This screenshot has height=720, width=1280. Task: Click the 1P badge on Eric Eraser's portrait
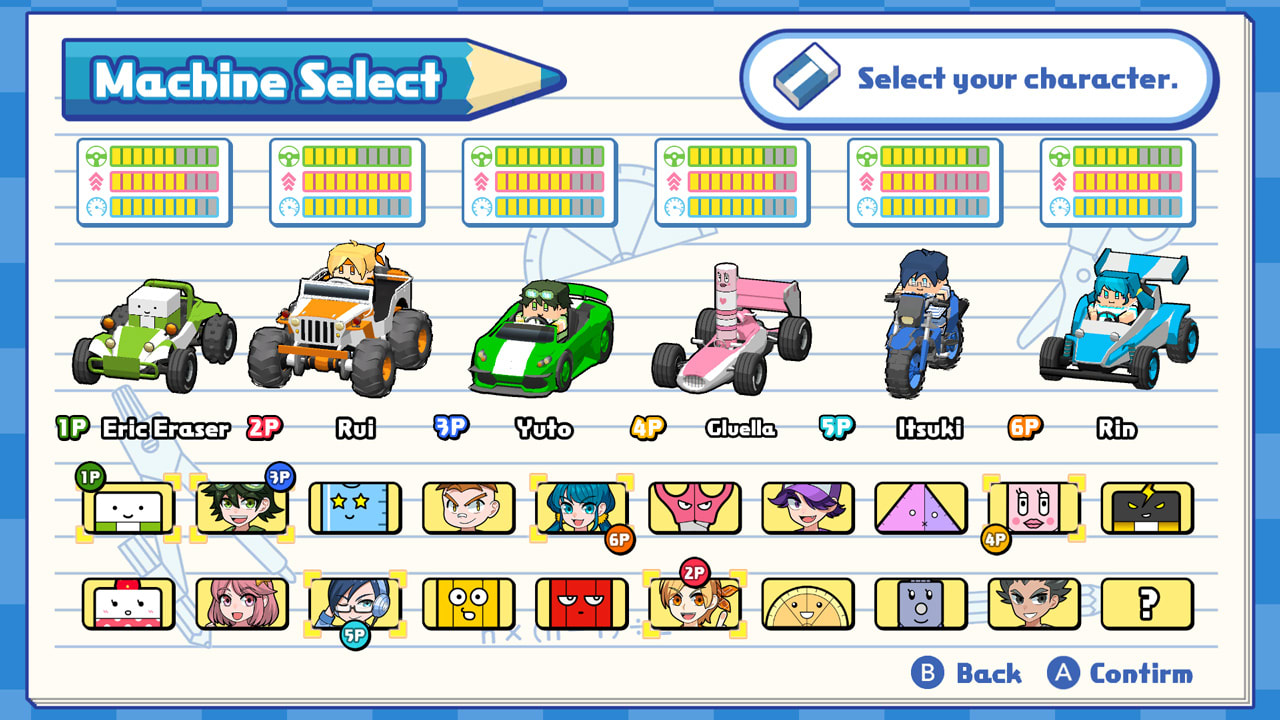pos(90,478)
